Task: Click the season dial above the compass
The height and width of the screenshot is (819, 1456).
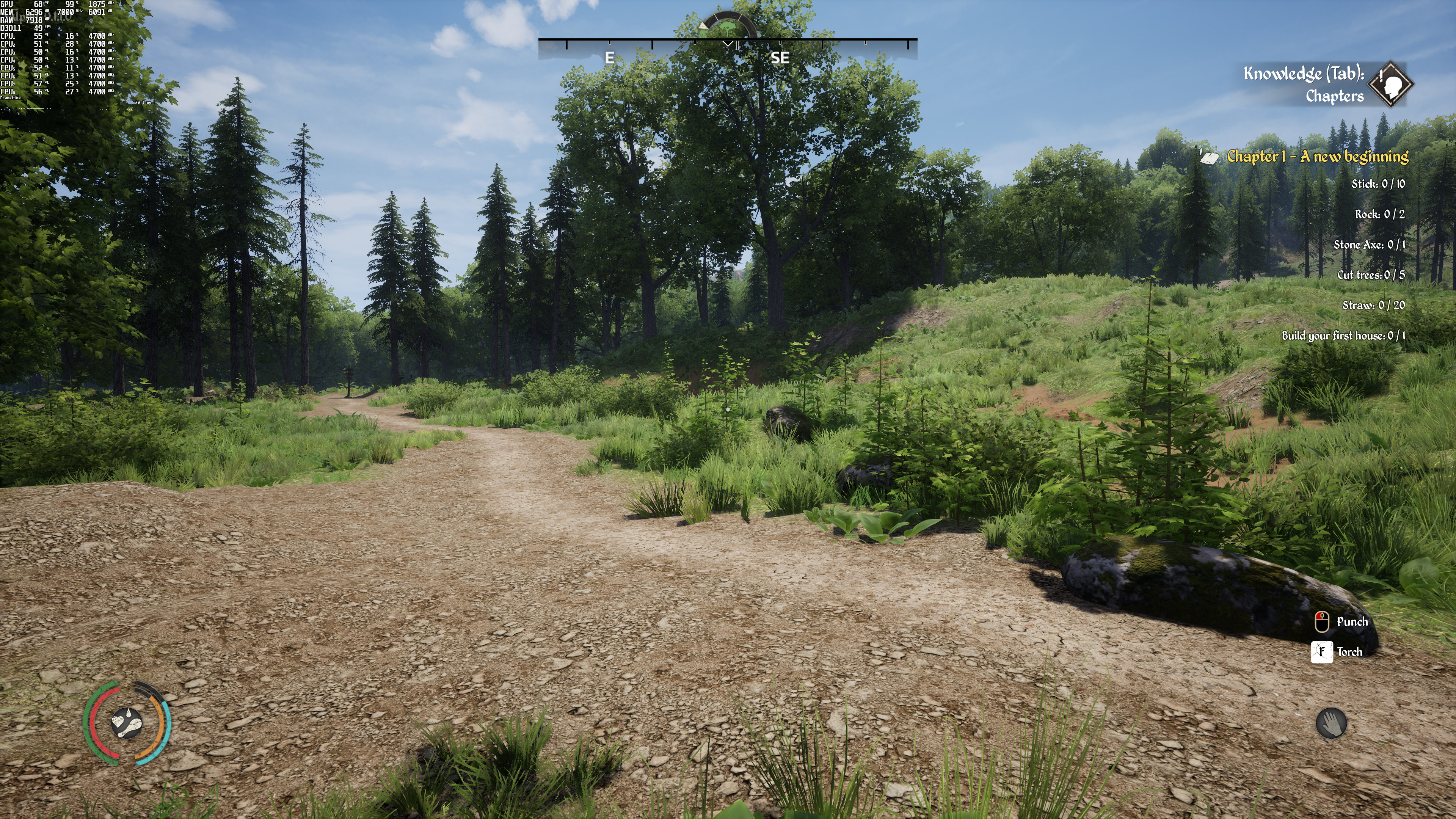Action: pos(728,25)
